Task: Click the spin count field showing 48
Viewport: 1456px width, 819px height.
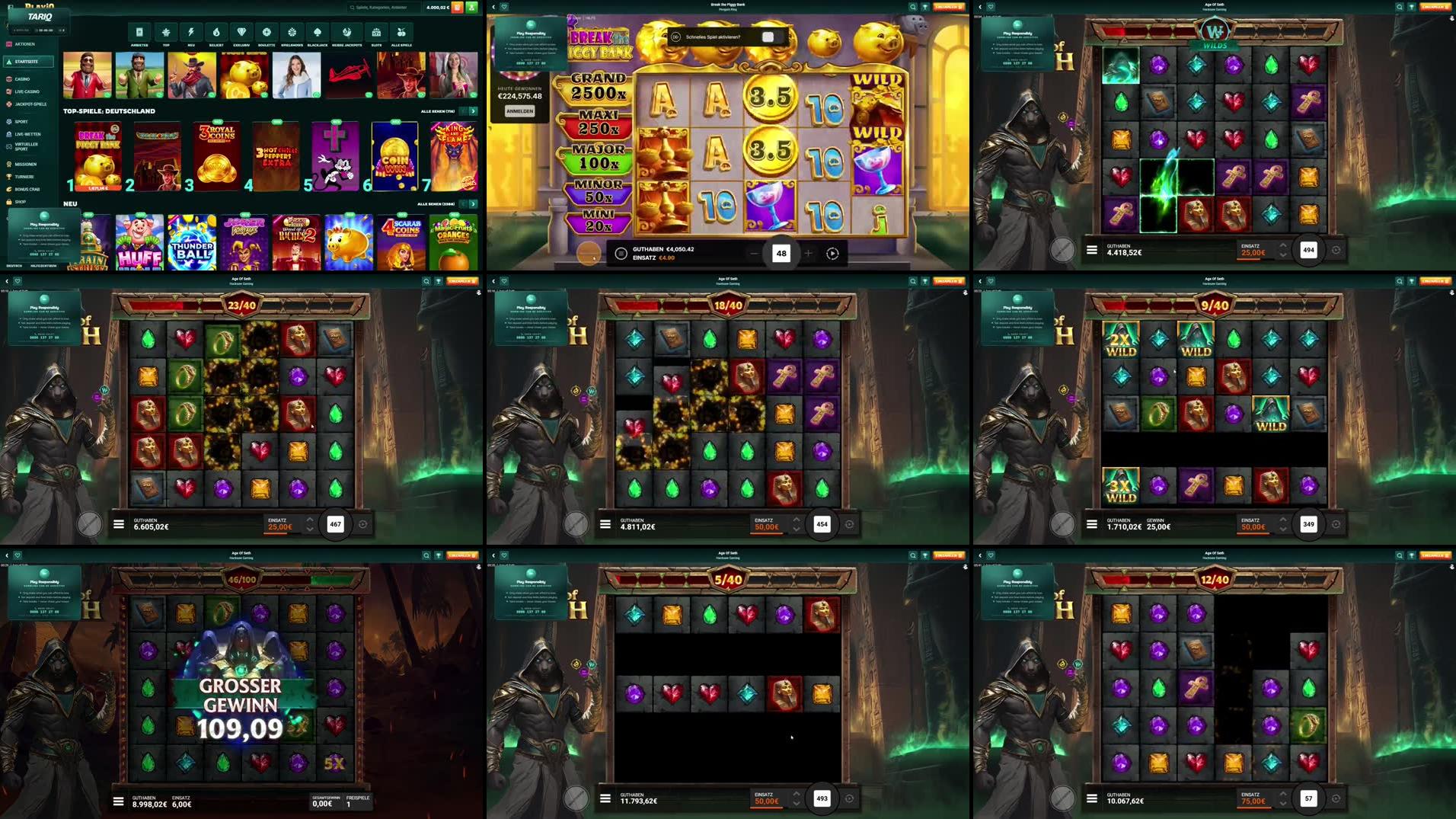Action: point(782,253)
